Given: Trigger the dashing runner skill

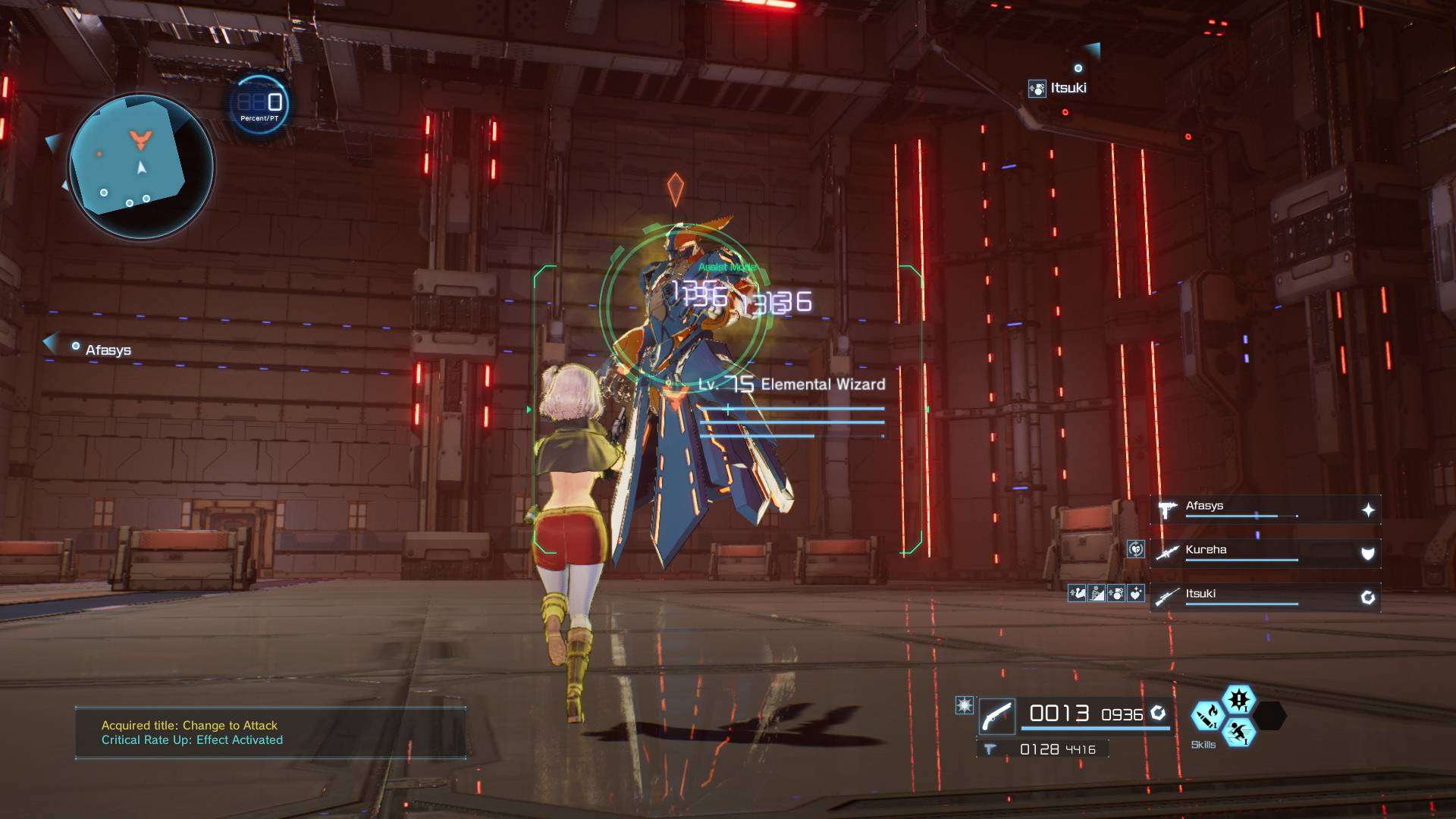Looking at the screenshot, I should point(1238,732).
